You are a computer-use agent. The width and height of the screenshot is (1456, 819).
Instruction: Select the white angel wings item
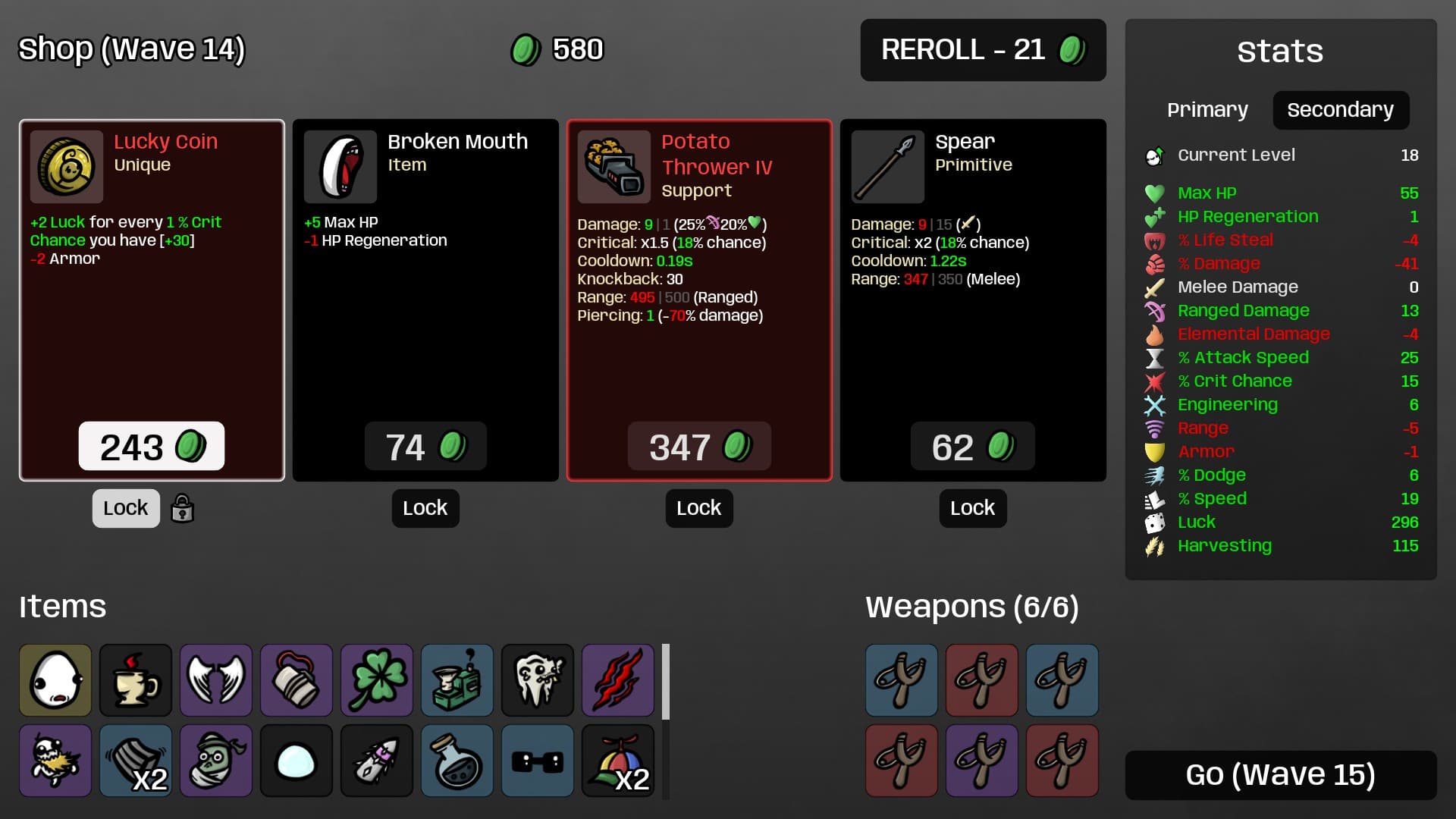(216, 680)
